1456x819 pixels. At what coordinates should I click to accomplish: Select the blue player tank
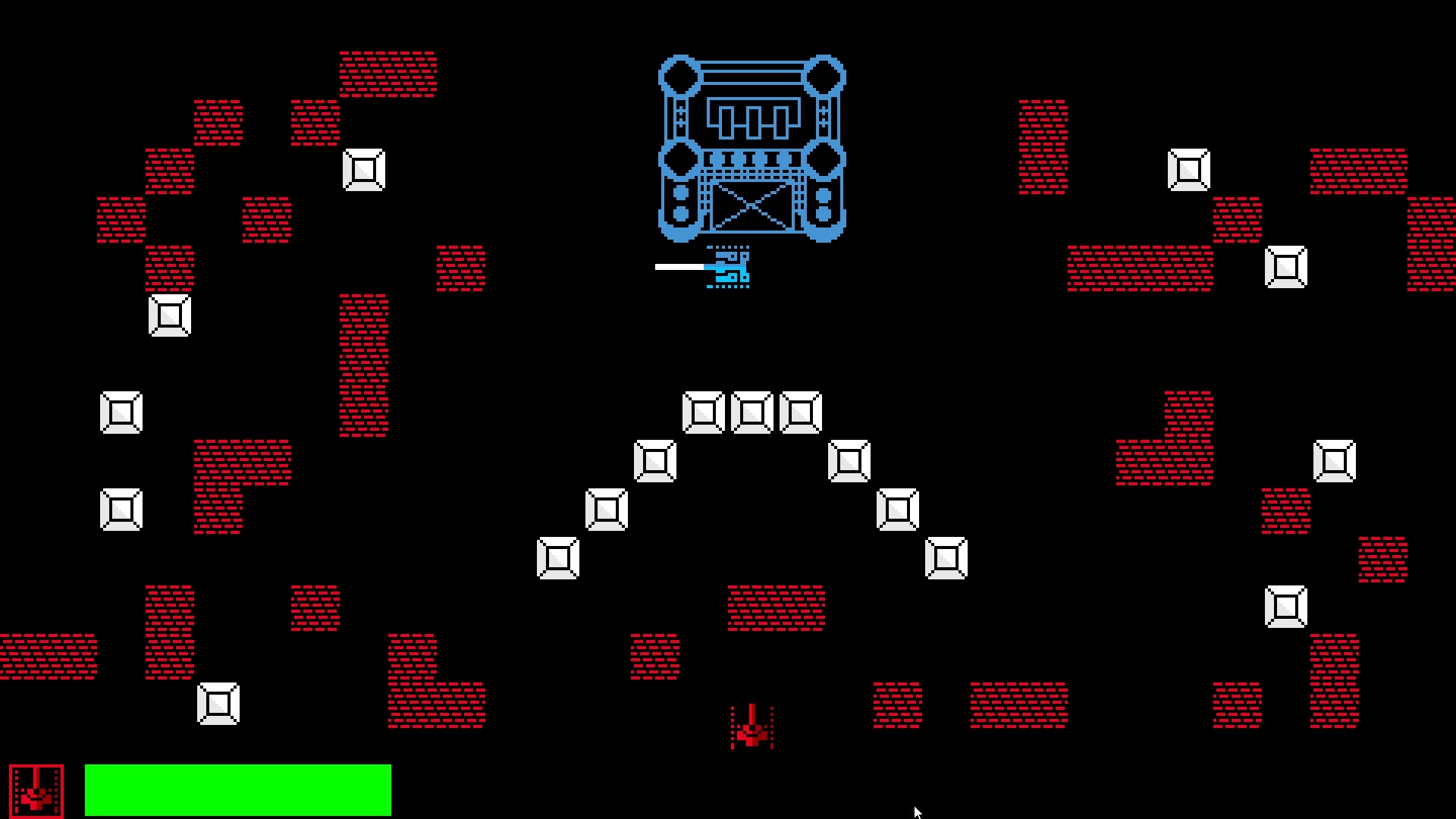click(x=728, y=269)
